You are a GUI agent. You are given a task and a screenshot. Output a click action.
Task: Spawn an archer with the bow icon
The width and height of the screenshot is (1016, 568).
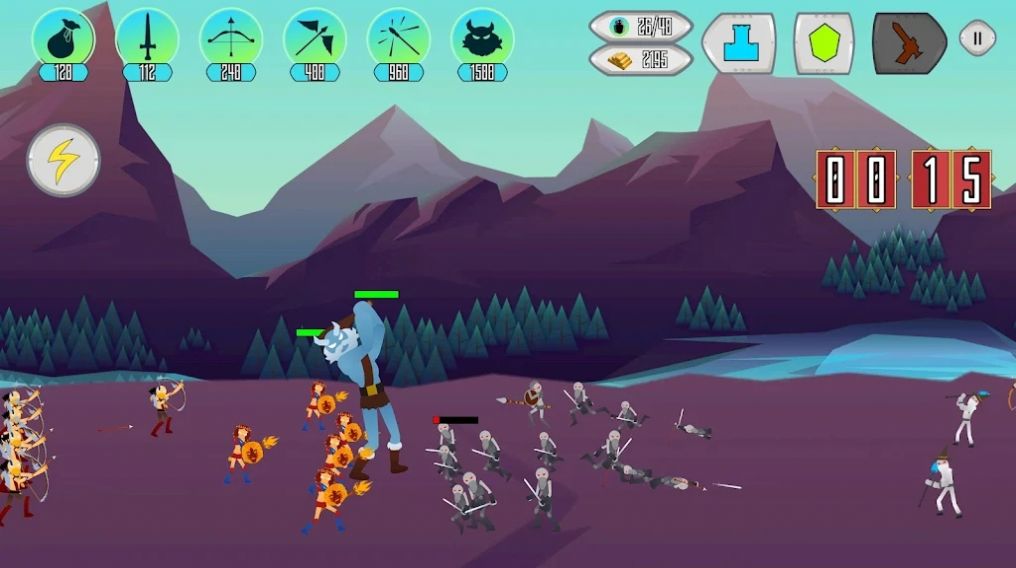coord(231,38)
